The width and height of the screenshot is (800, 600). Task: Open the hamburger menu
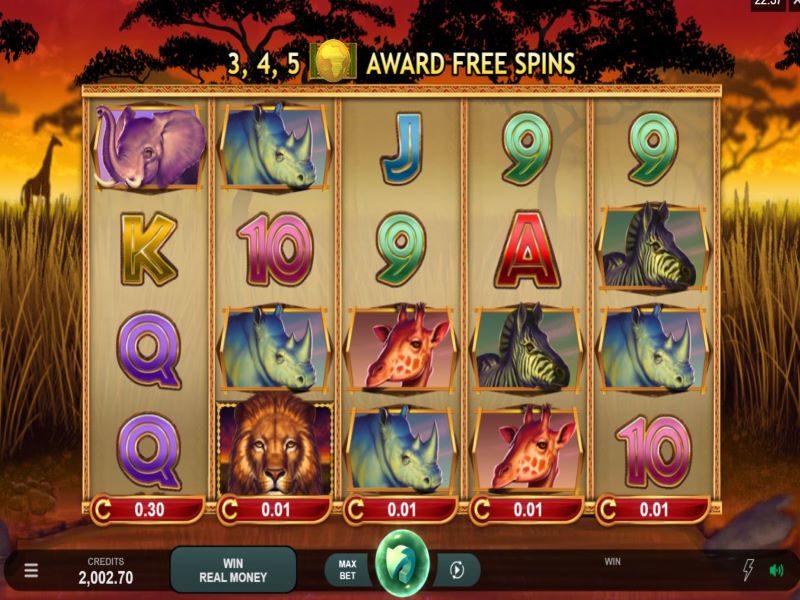[31, 570]
